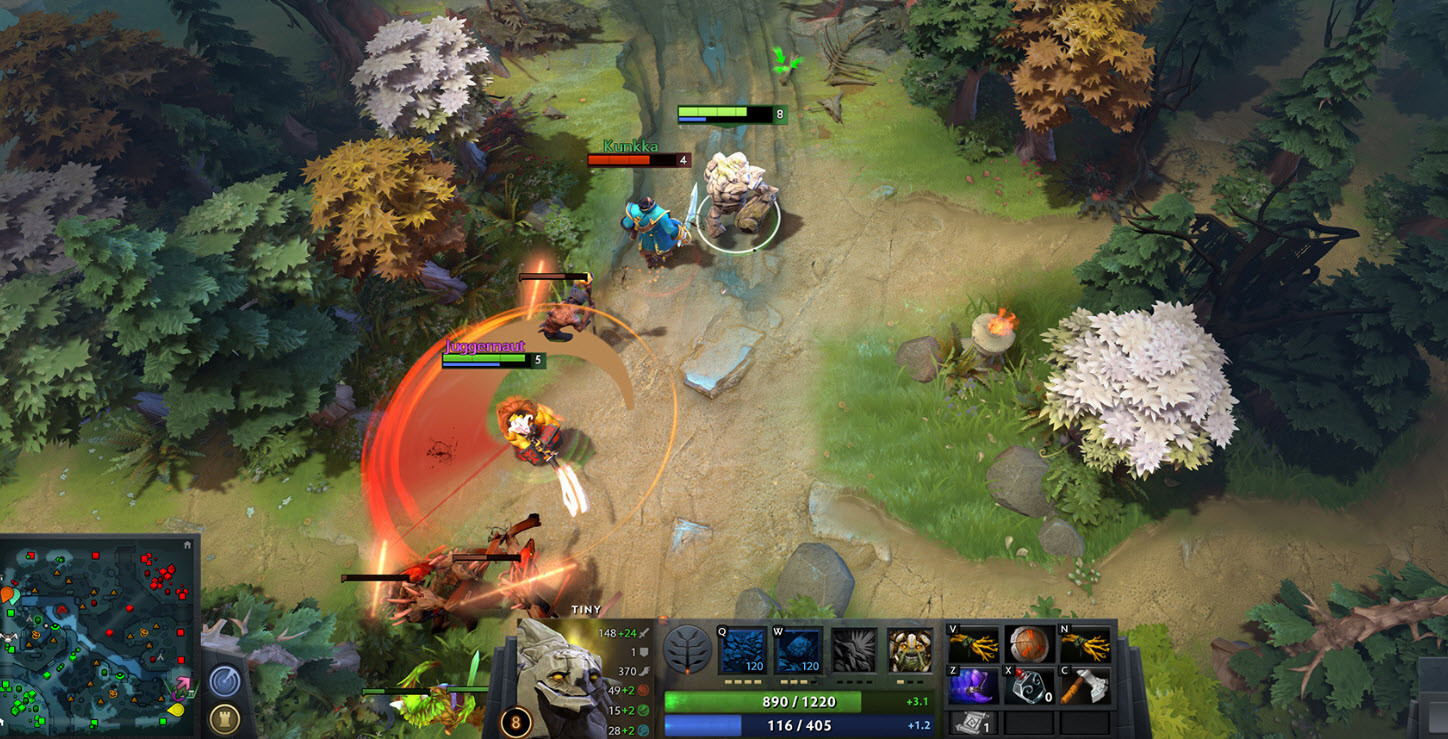Cast the Toss ability on W
The image size is (1448, 739).
click(799, 650)
